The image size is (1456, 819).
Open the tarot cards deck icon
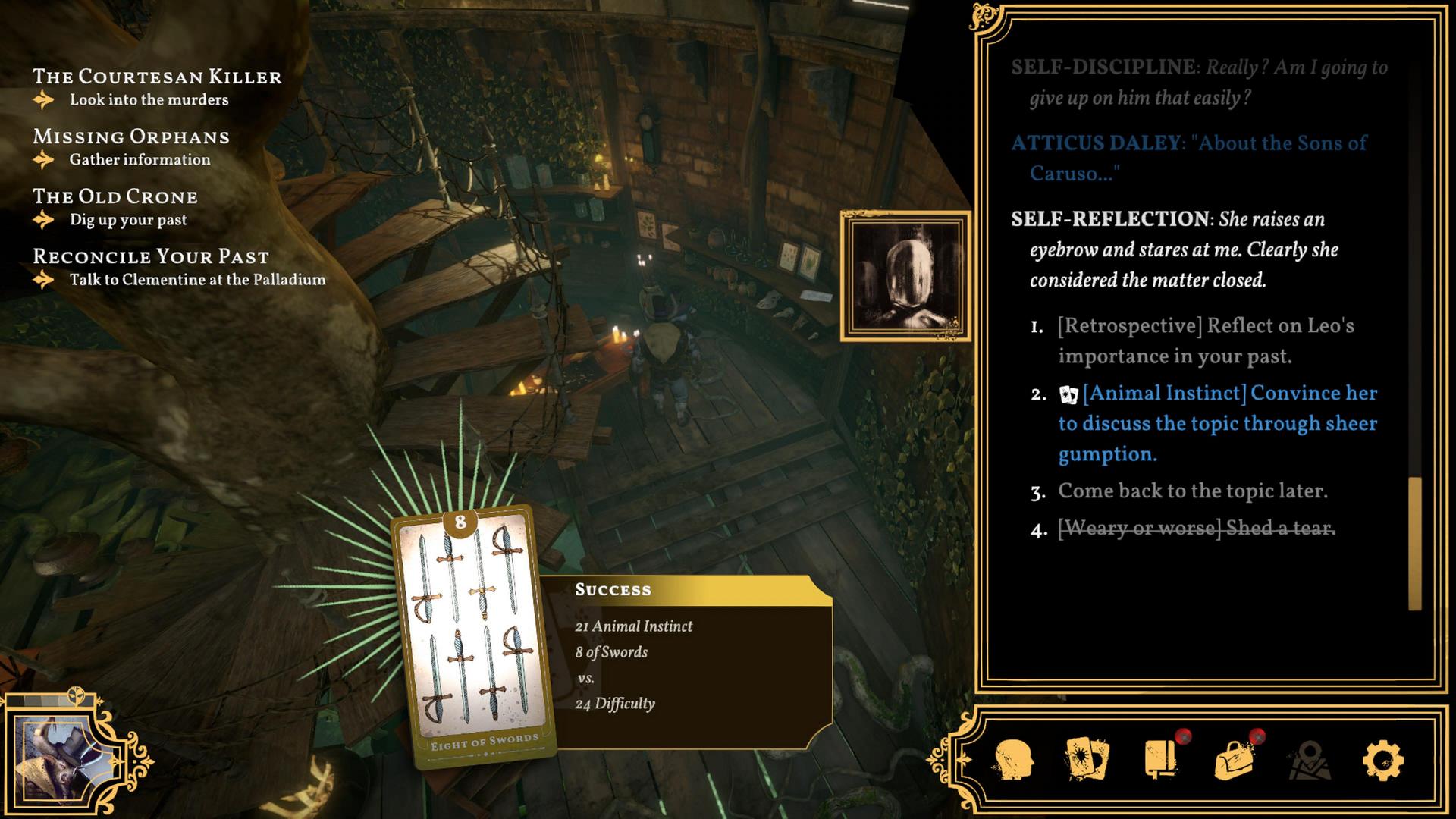(1087, 760)
